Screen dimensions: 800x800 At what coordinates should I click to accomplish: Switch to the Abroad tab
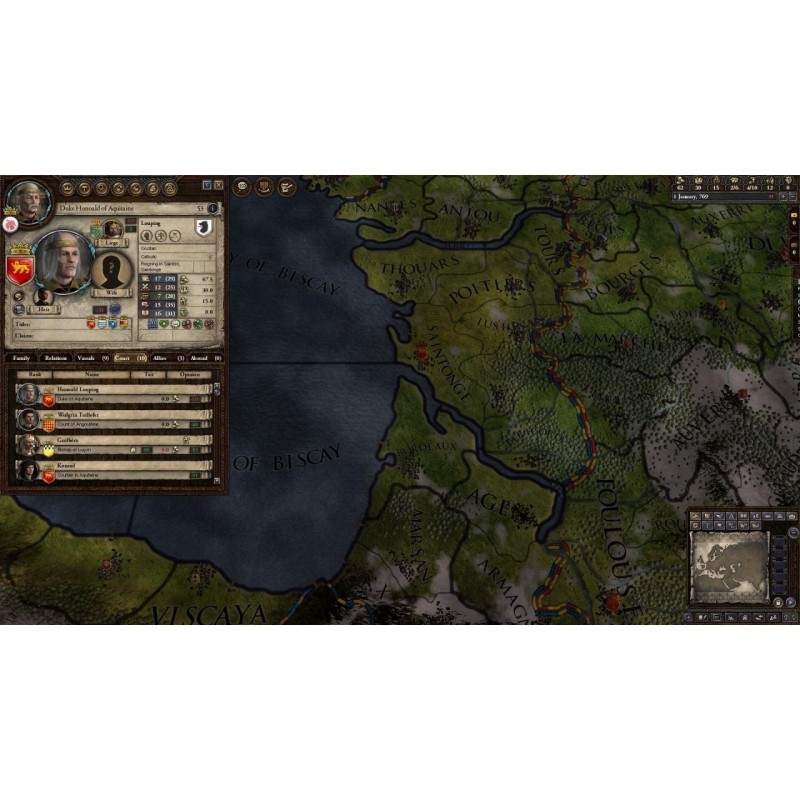(202, 357)
